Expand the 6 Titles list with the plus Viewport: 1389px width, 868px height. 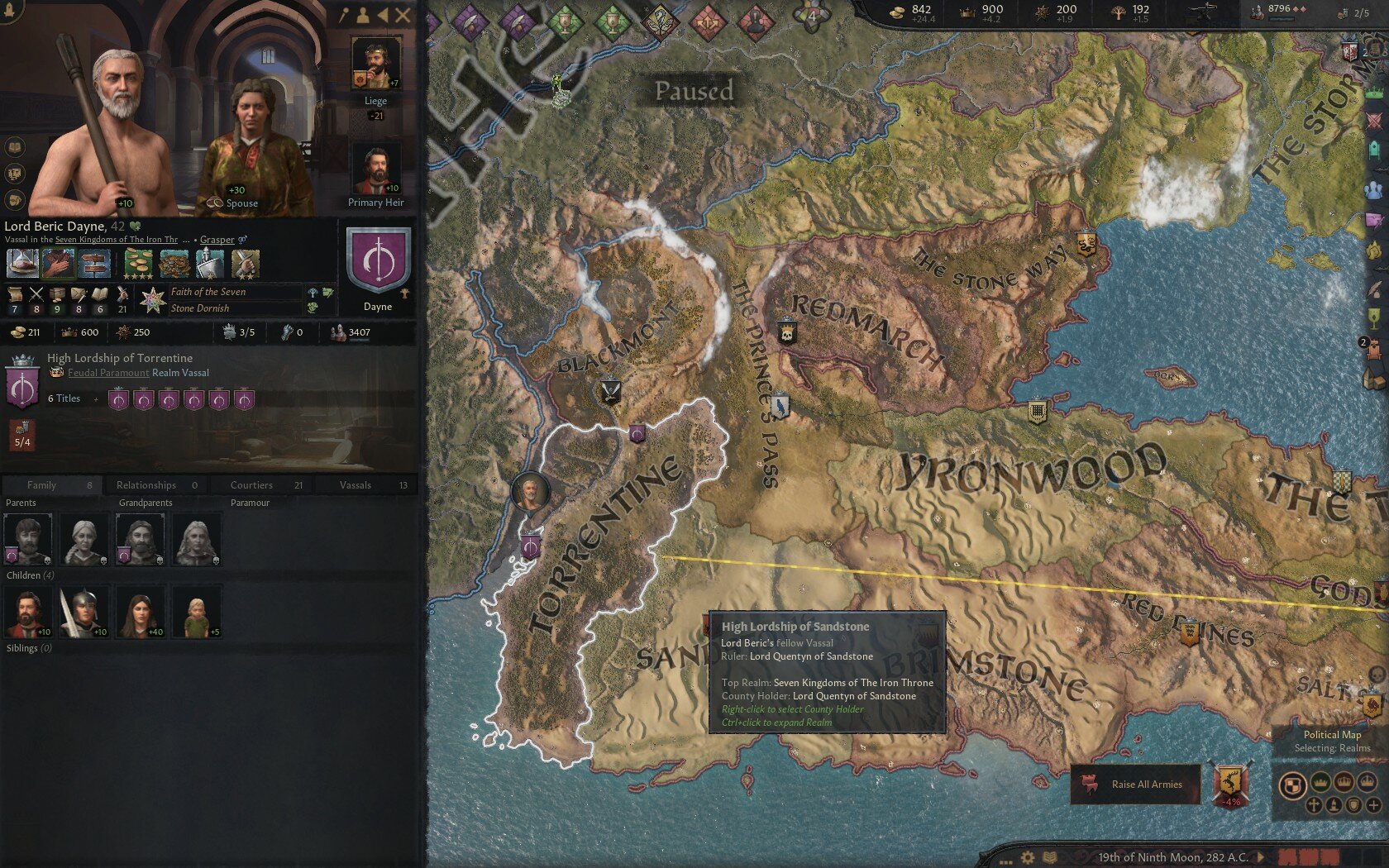(x=98, y=398)
